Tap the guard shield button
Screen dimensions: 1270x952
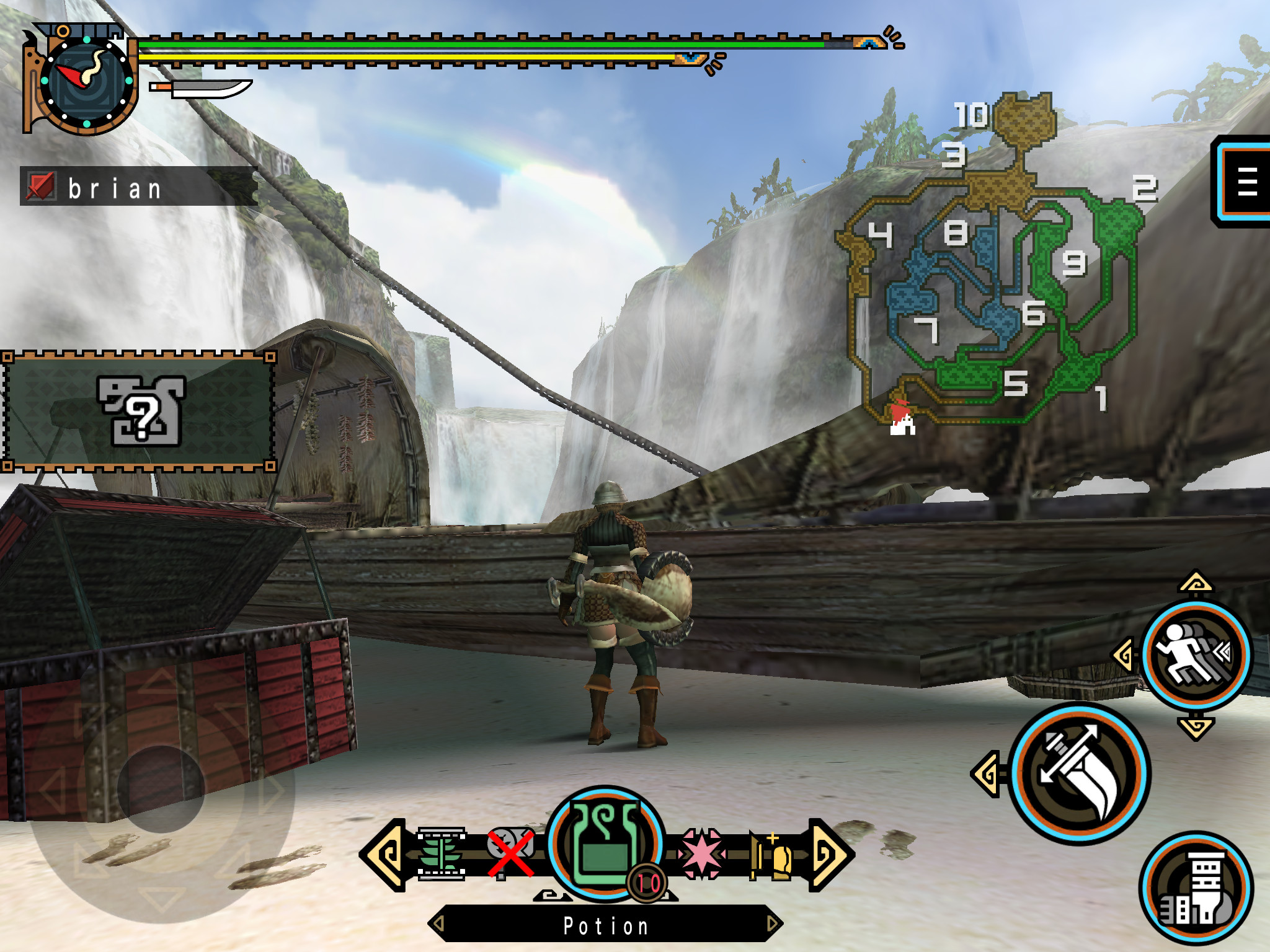[x=1195, y=888]
